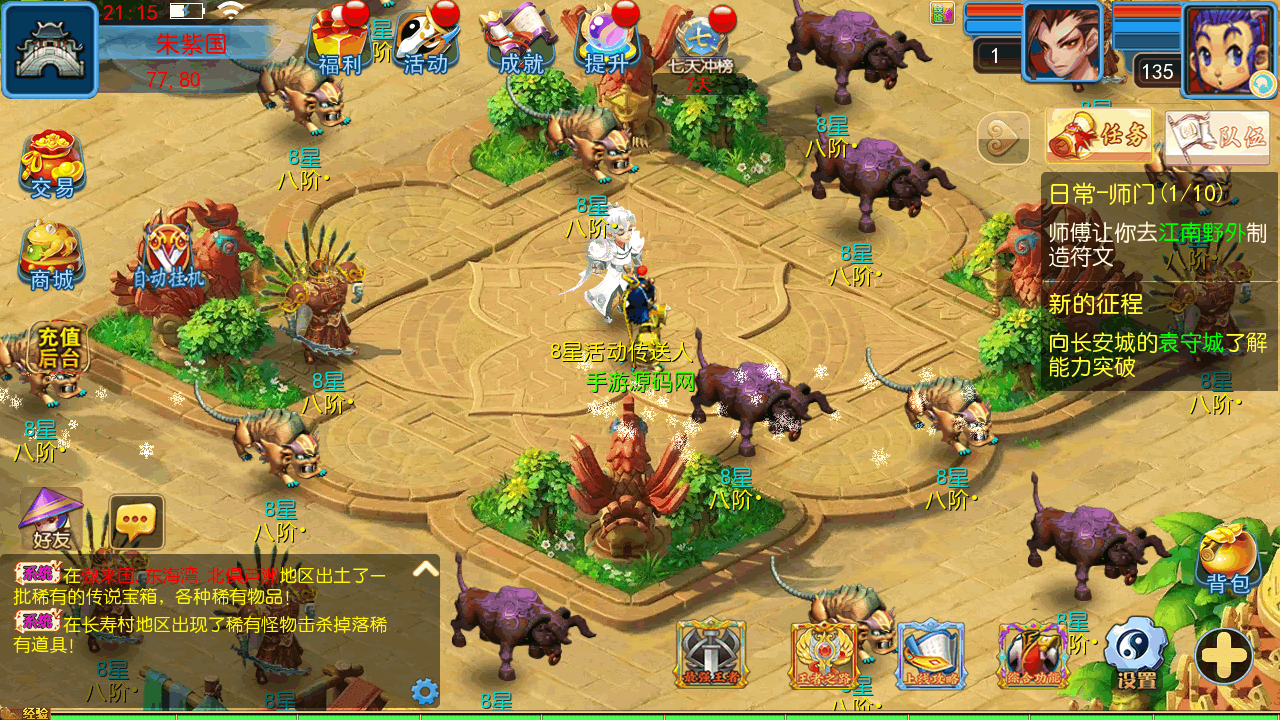This screenshot has width=1280, height=720.
Task: Open the 好友 friends list
Action: (x=51, y=519)
